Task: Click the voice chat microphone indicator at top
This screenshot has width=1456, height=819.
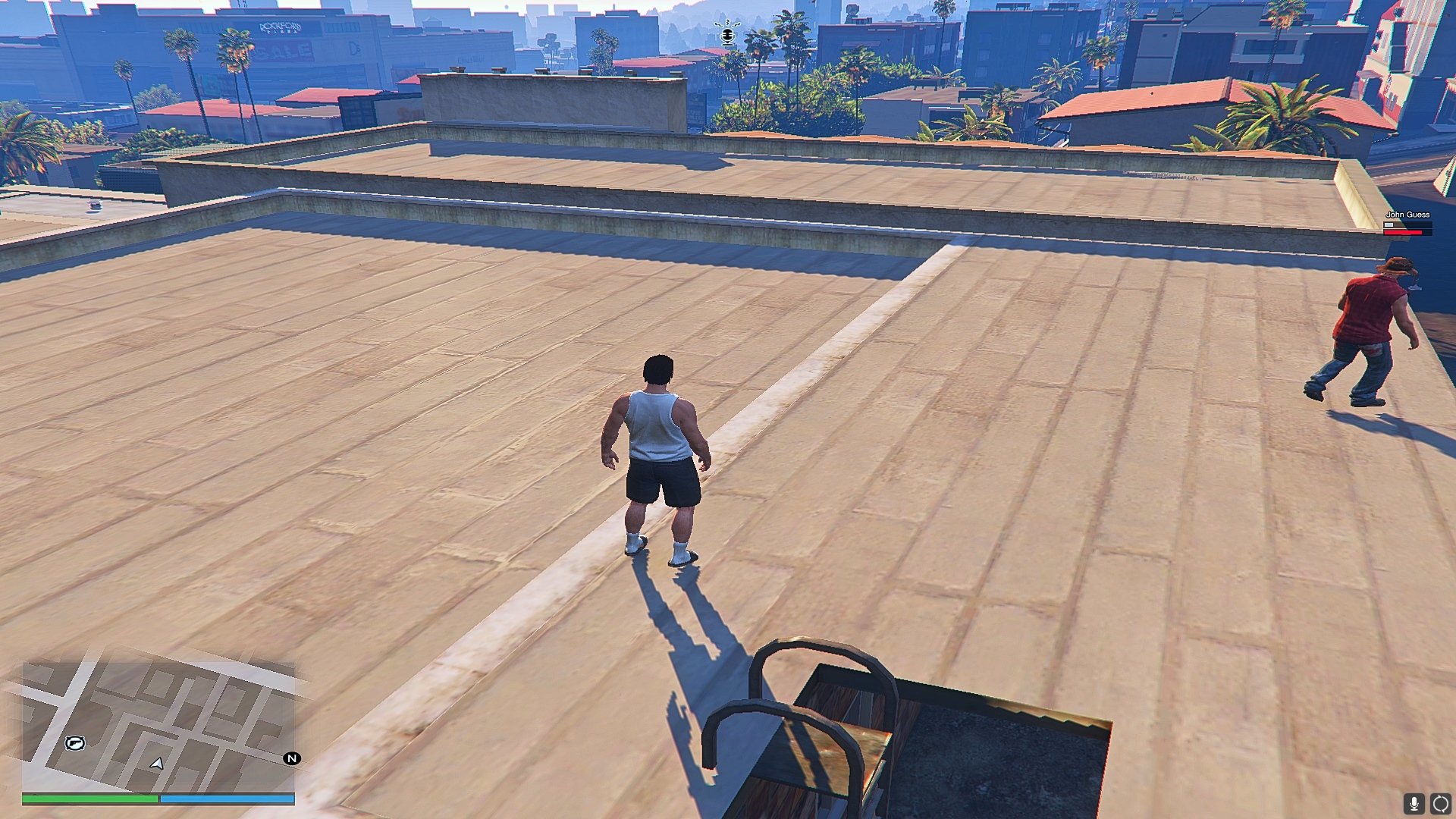Action: [x=728, y=34]
